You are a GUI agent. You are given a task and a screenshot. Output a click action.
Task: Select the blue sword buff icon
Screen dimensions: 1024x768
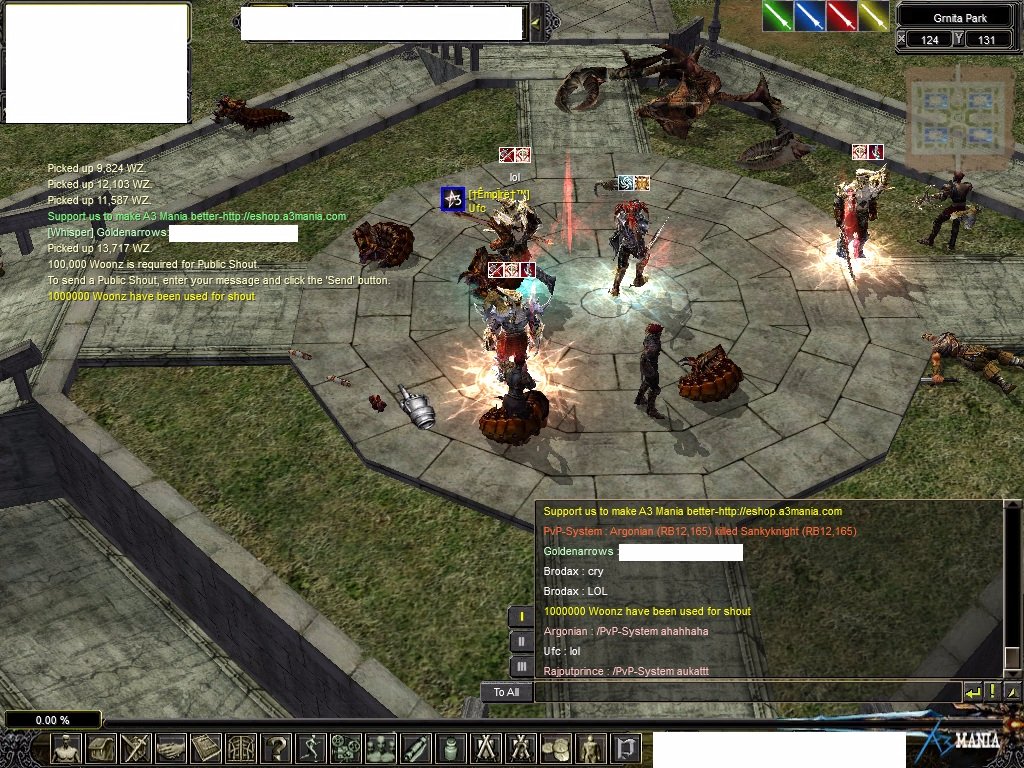pyautogui.click(x=810, y=15)
